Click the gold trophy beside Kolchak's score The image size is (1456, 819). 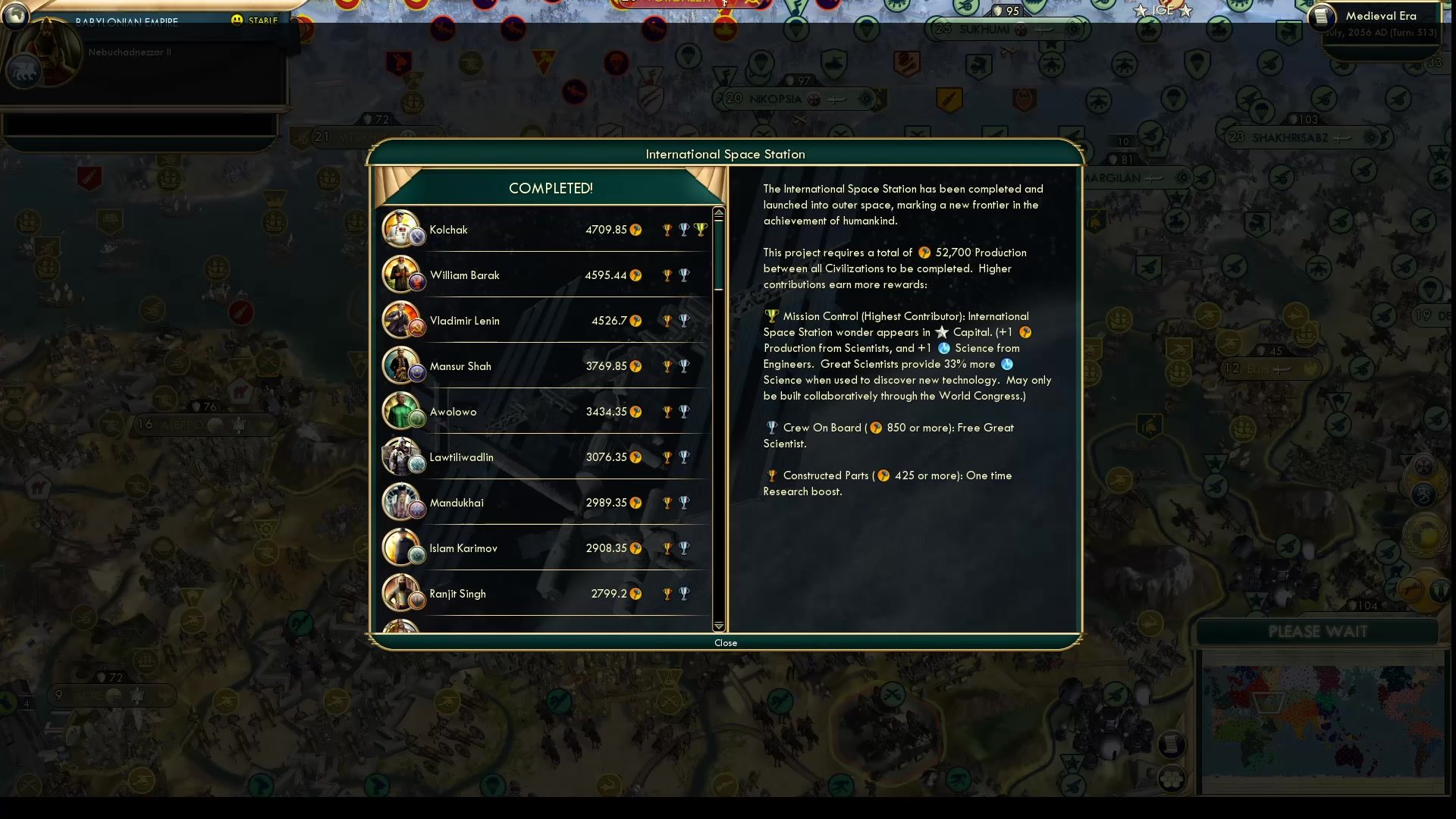666,229
